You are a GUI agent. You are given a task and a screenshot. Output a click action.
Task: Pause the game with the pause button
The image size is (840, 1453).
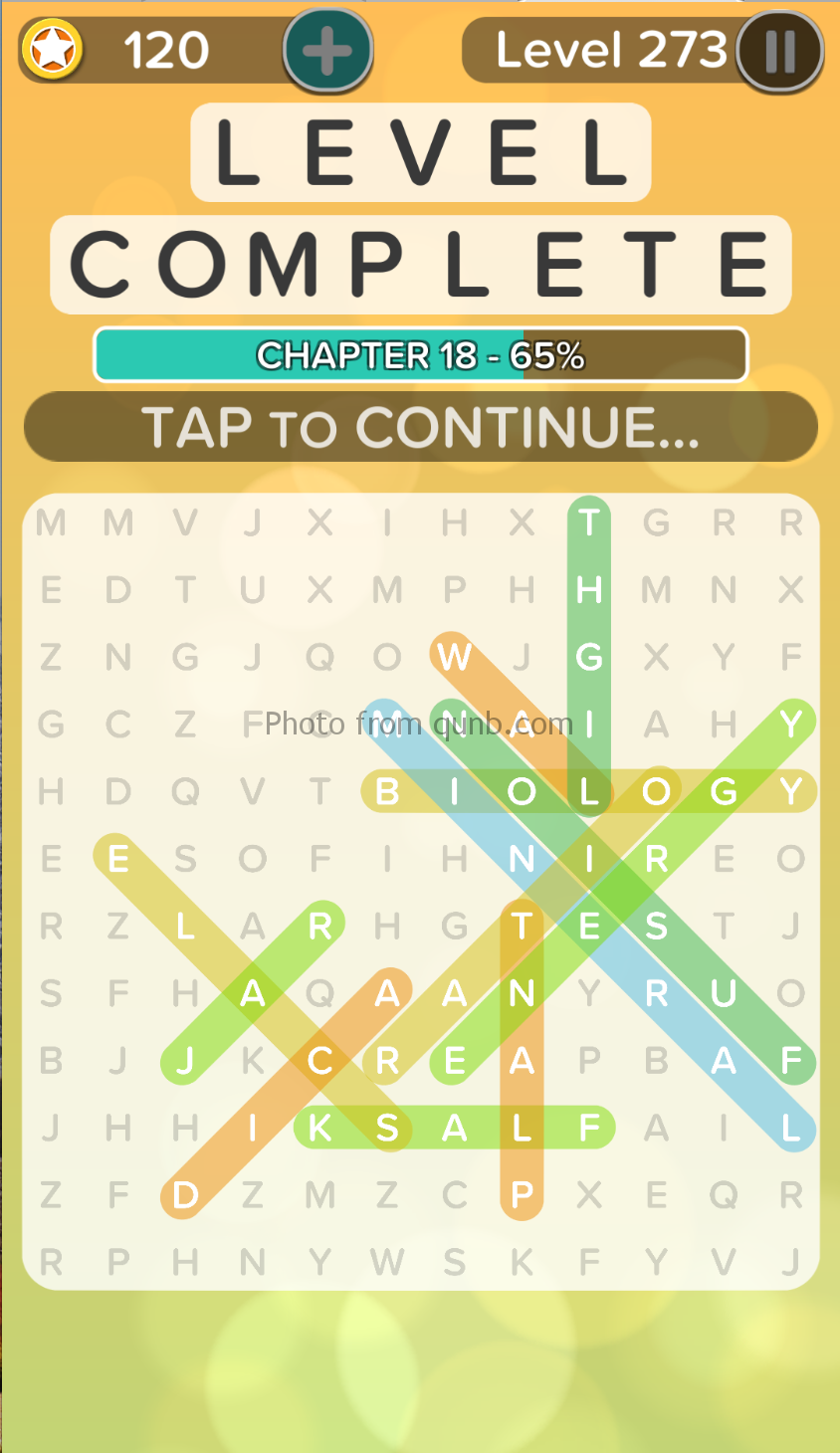779,51
